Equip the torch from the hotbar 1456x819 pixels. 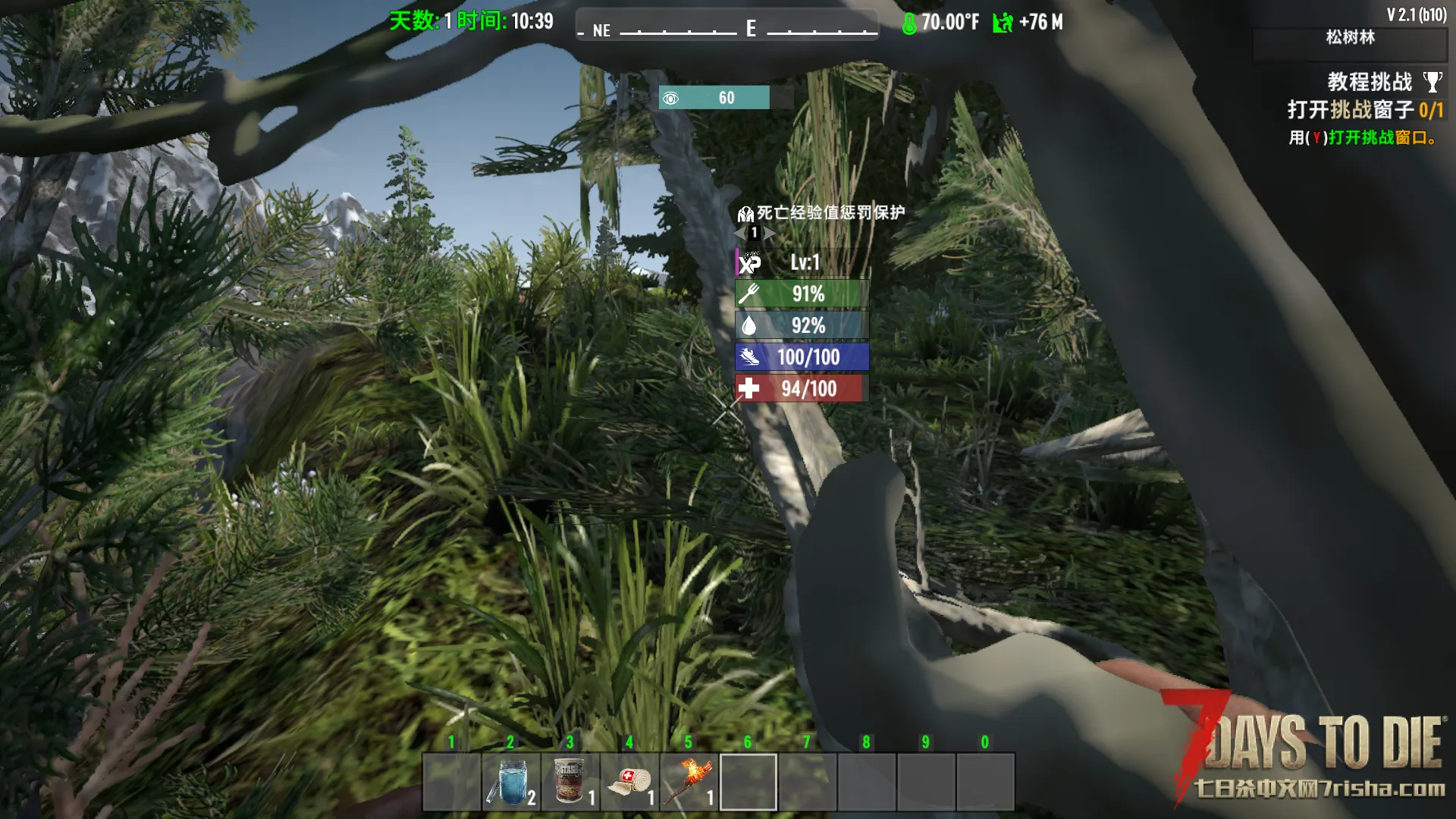689,781
